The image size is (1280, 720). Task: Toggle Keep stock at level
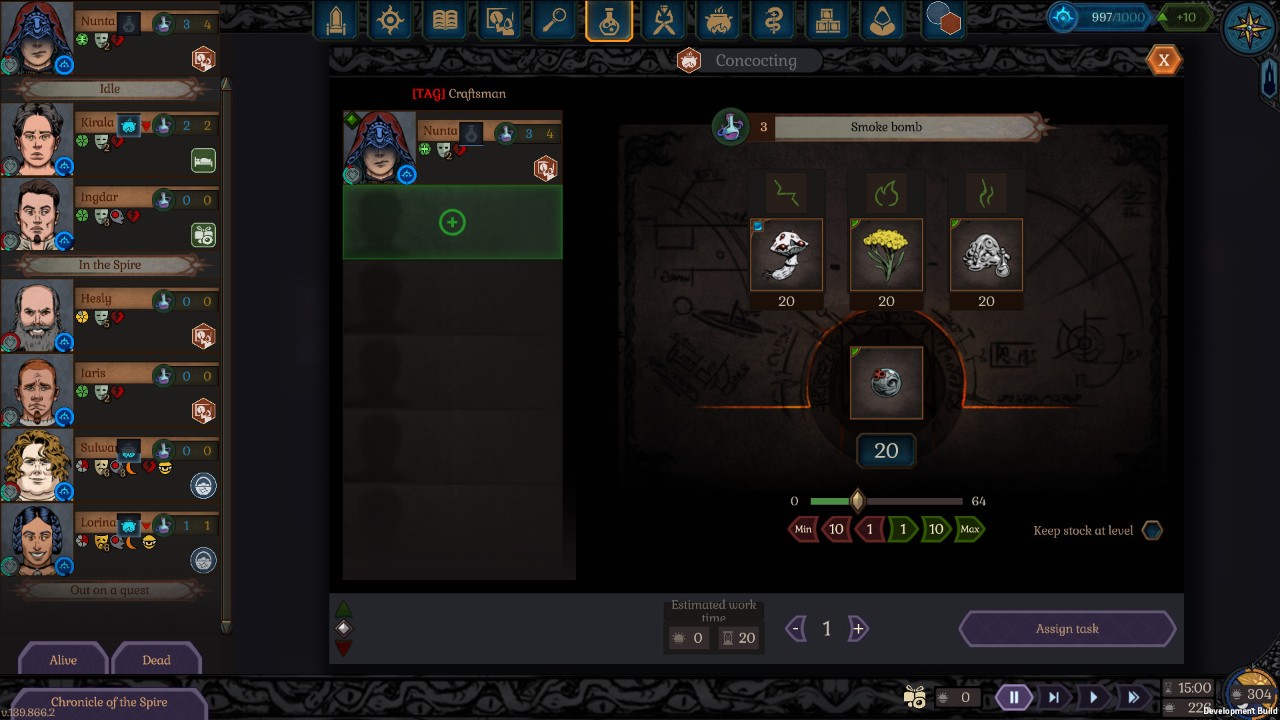[x=1152, y=530]
